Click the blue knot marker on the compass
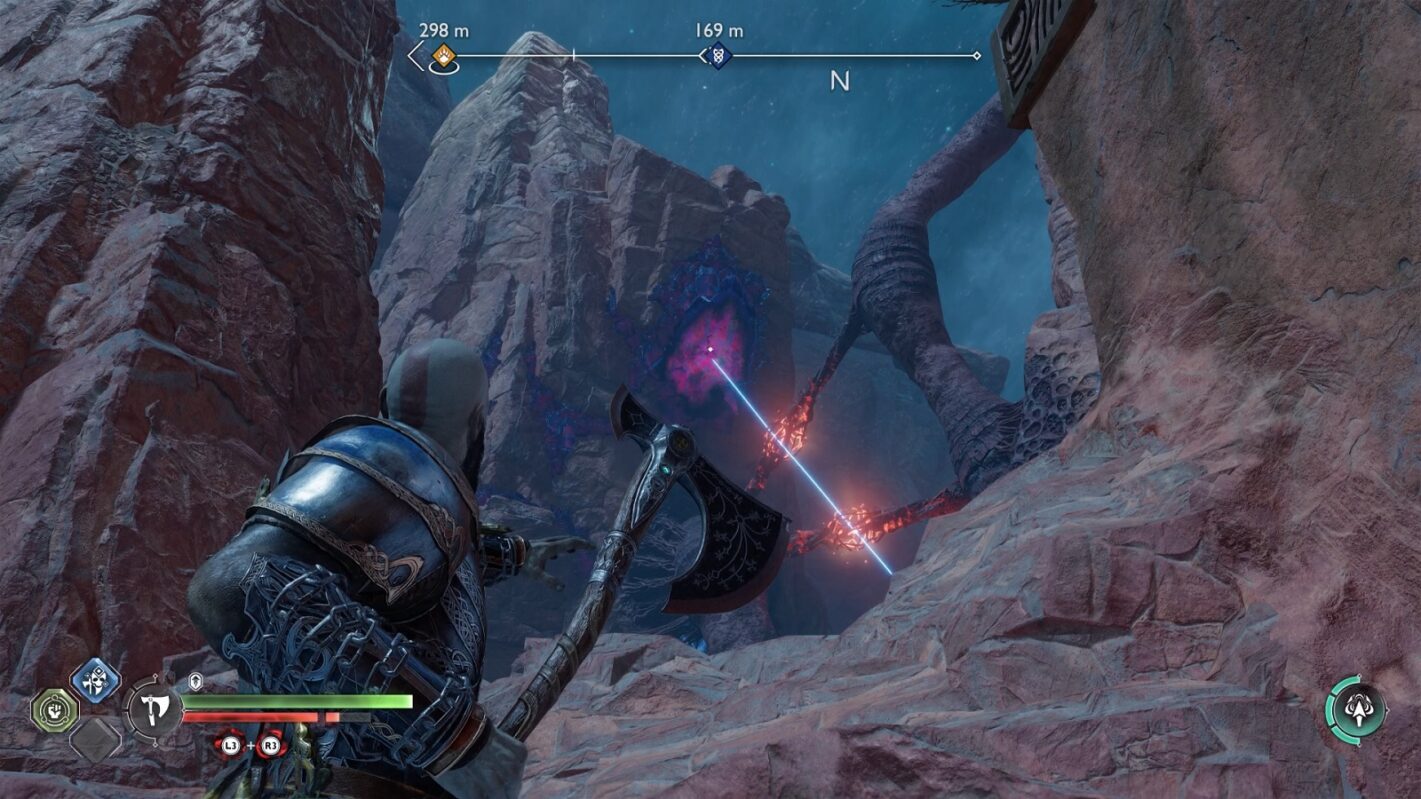The height and width of the screenshot is (799, 1421). coord(715,56)
